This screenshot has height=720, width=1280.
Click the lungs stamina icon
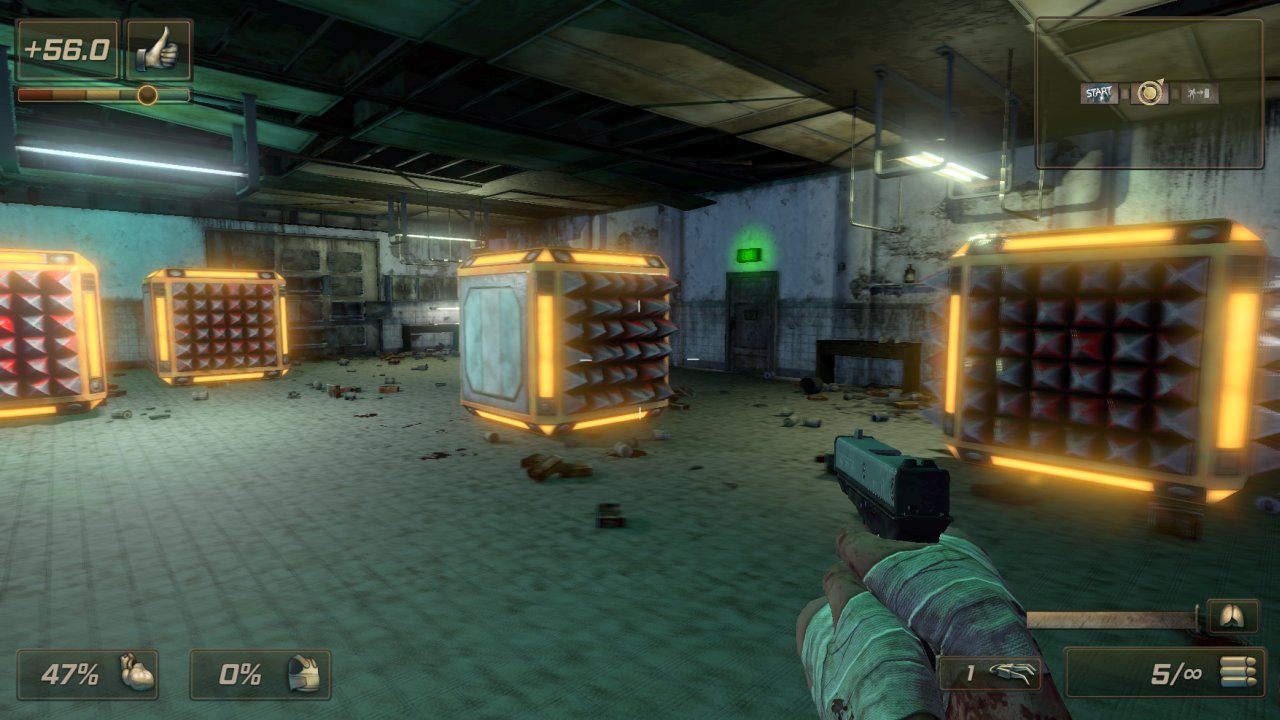[x=1233, y=617]
